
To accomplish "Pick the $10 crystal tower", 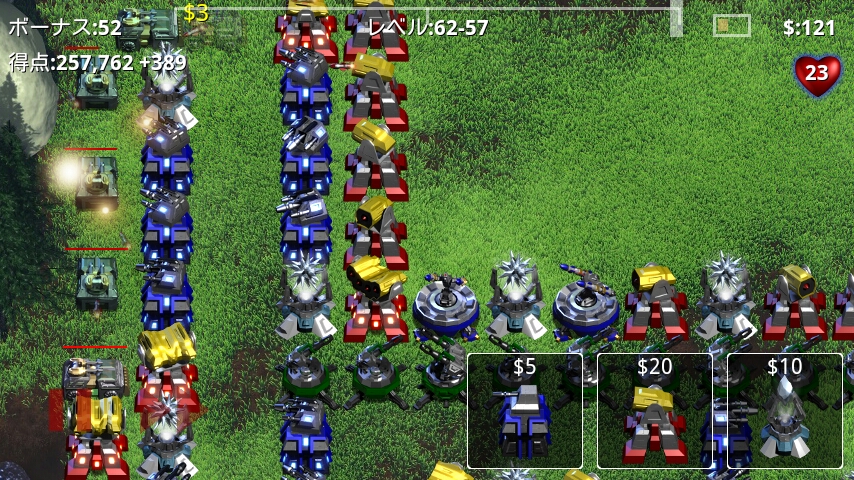I will [785, 411].
